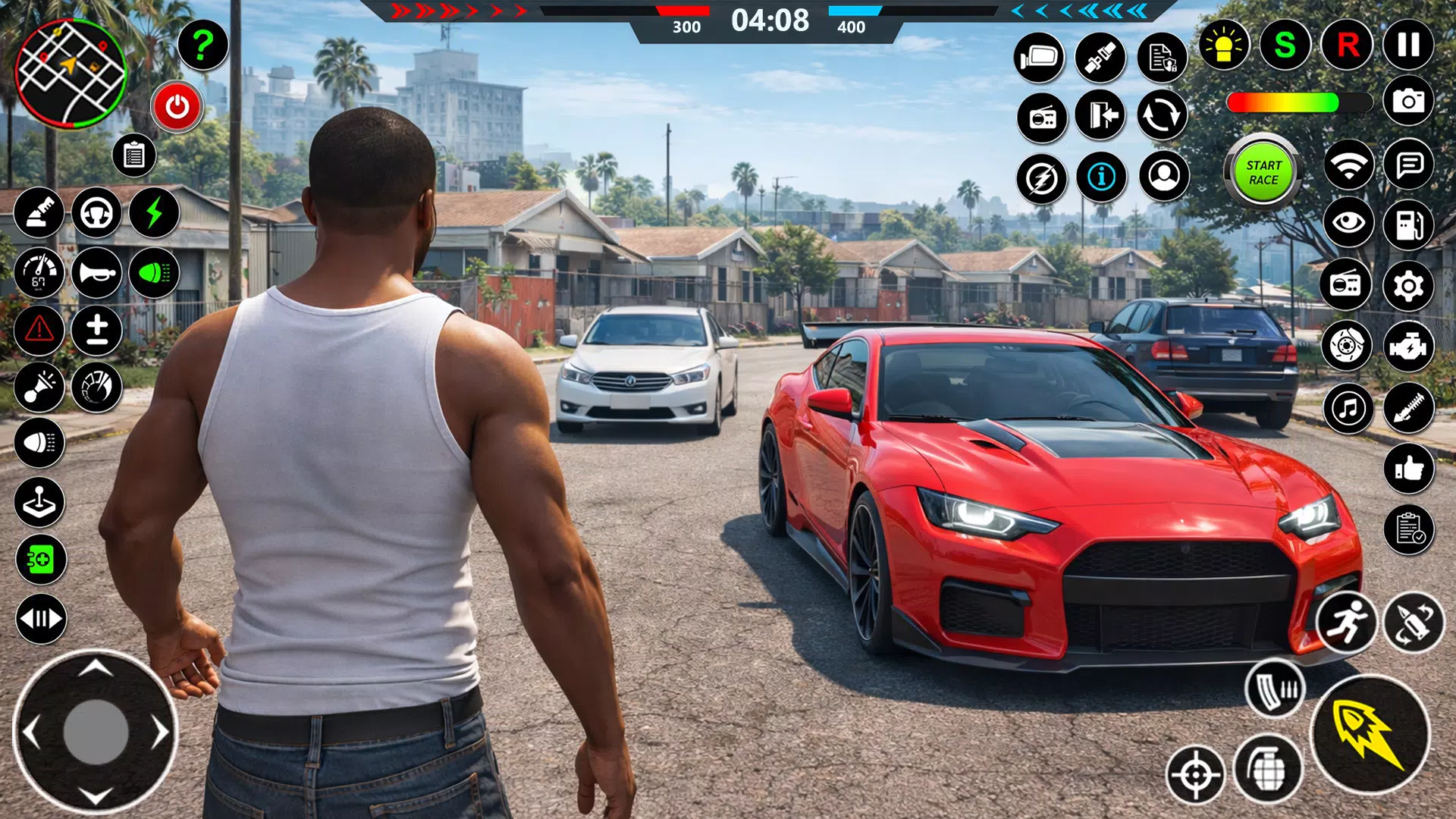Tap the crosshair aim button
1456x819 pixels.
pyautogui.click(x=1196, y=775)
